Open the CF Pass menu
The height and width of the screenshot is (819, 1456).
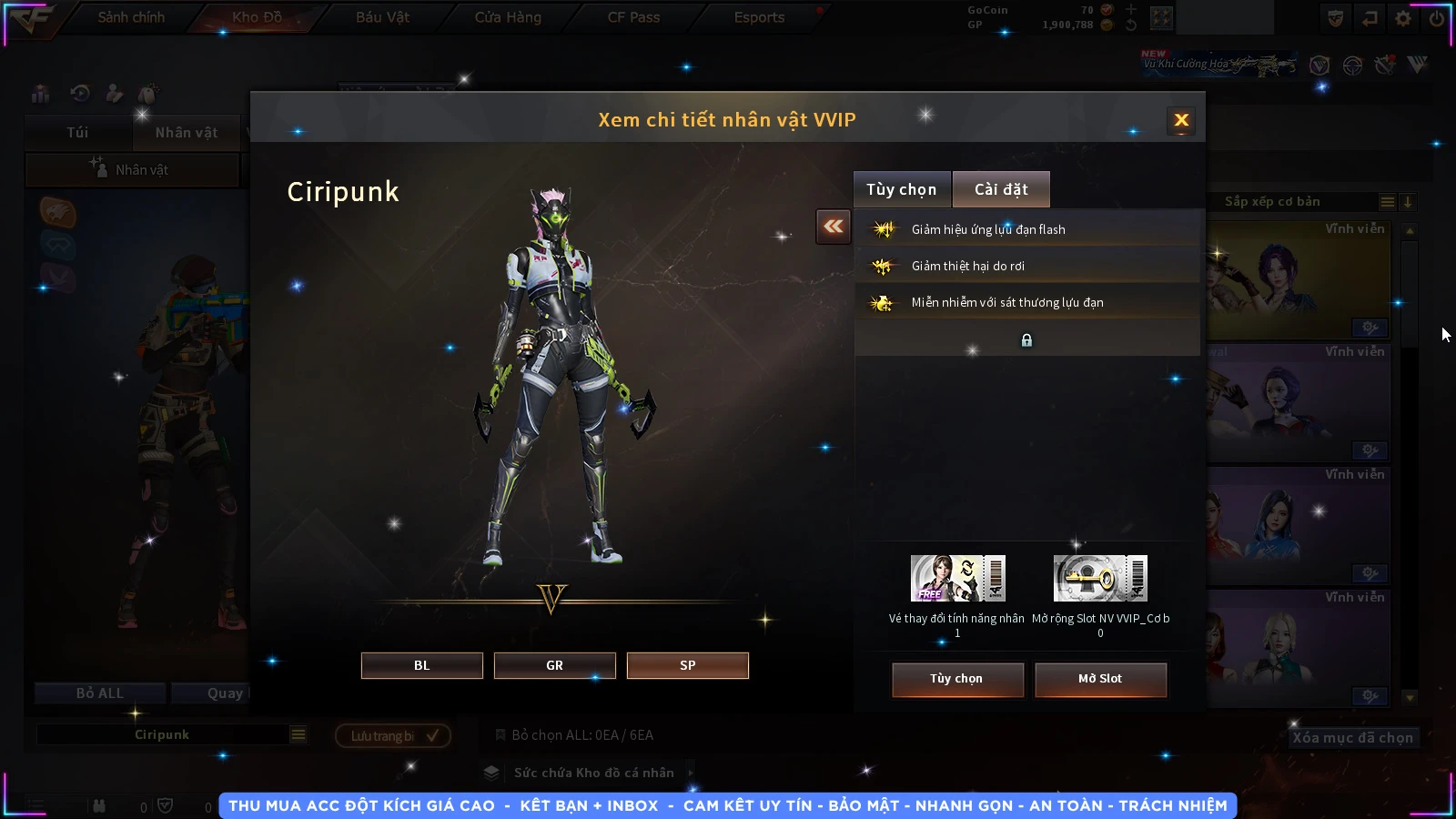click(633, 17)
